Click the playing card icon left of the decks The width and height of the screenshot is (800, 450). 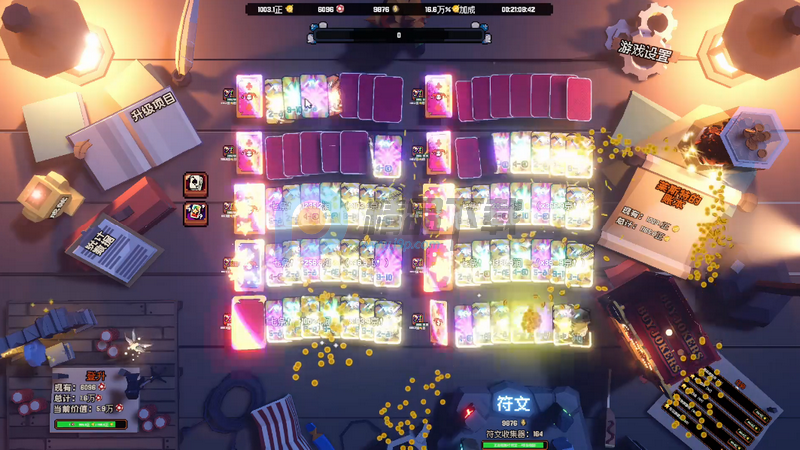click(x=195, y=184)
